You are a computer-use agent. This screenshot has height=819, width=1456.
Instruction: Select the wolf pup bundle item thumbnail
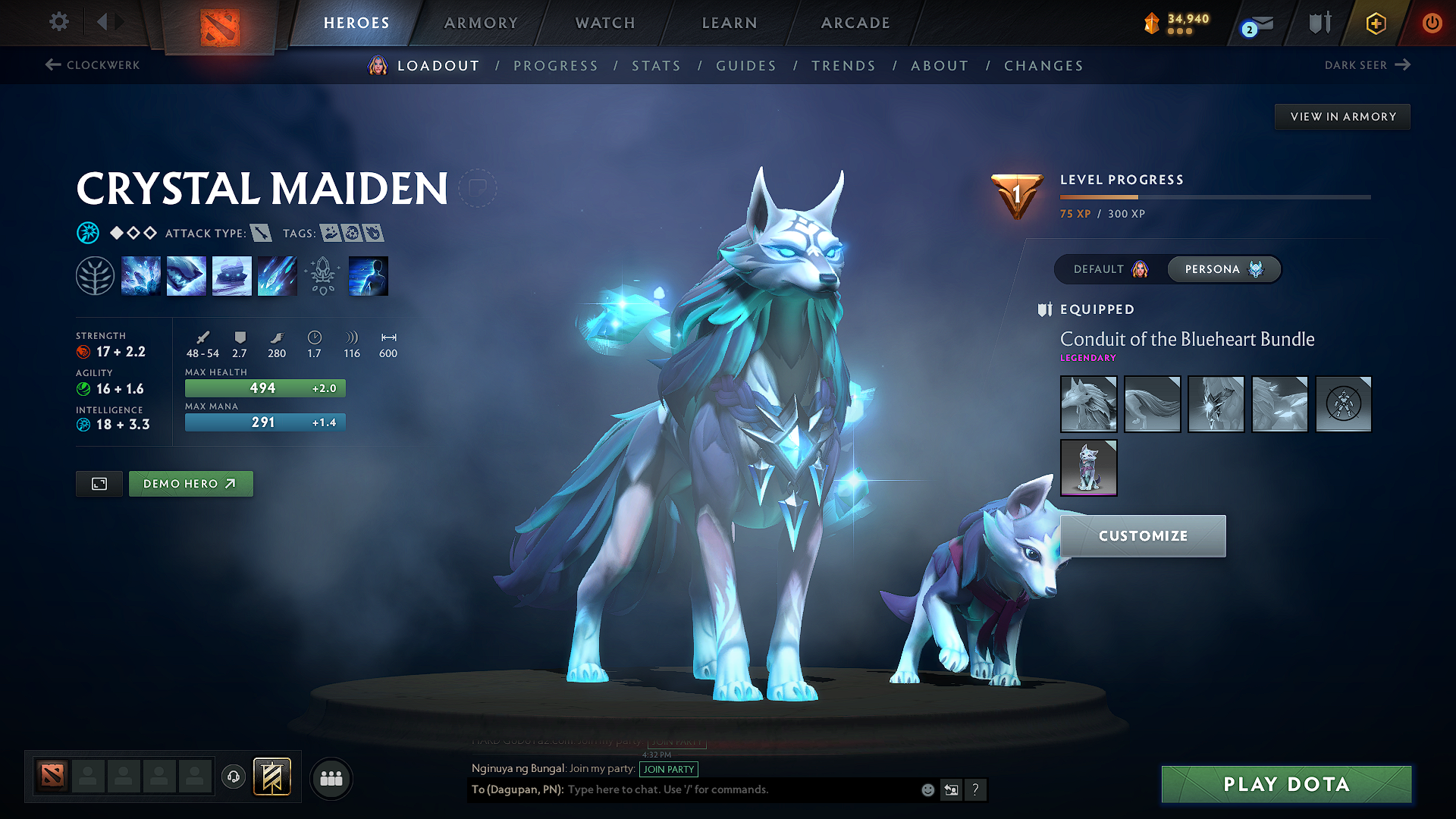tap(1089, 467)
